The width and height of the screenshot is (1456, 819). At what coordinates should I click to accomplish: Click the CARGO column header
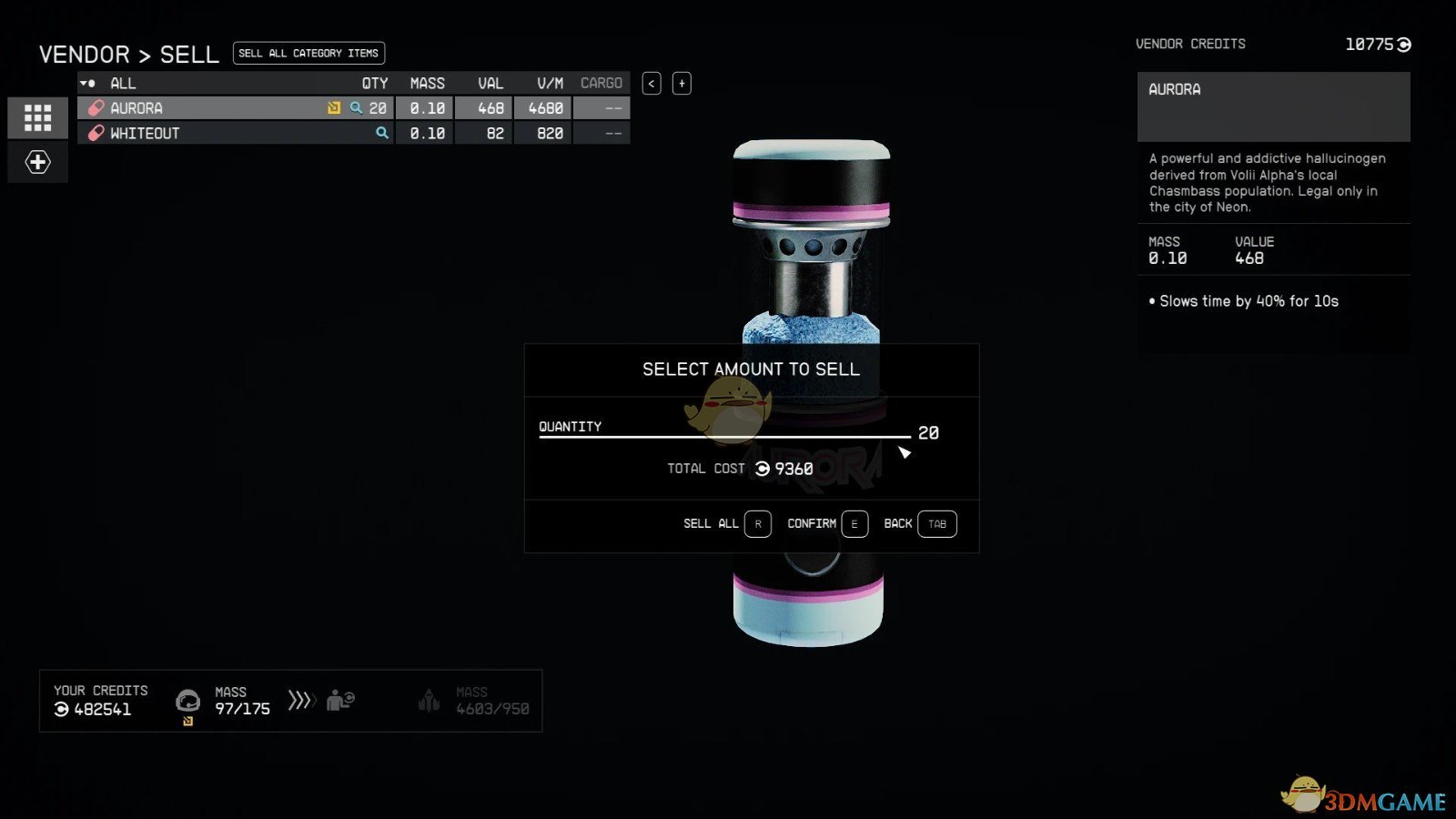602,83
